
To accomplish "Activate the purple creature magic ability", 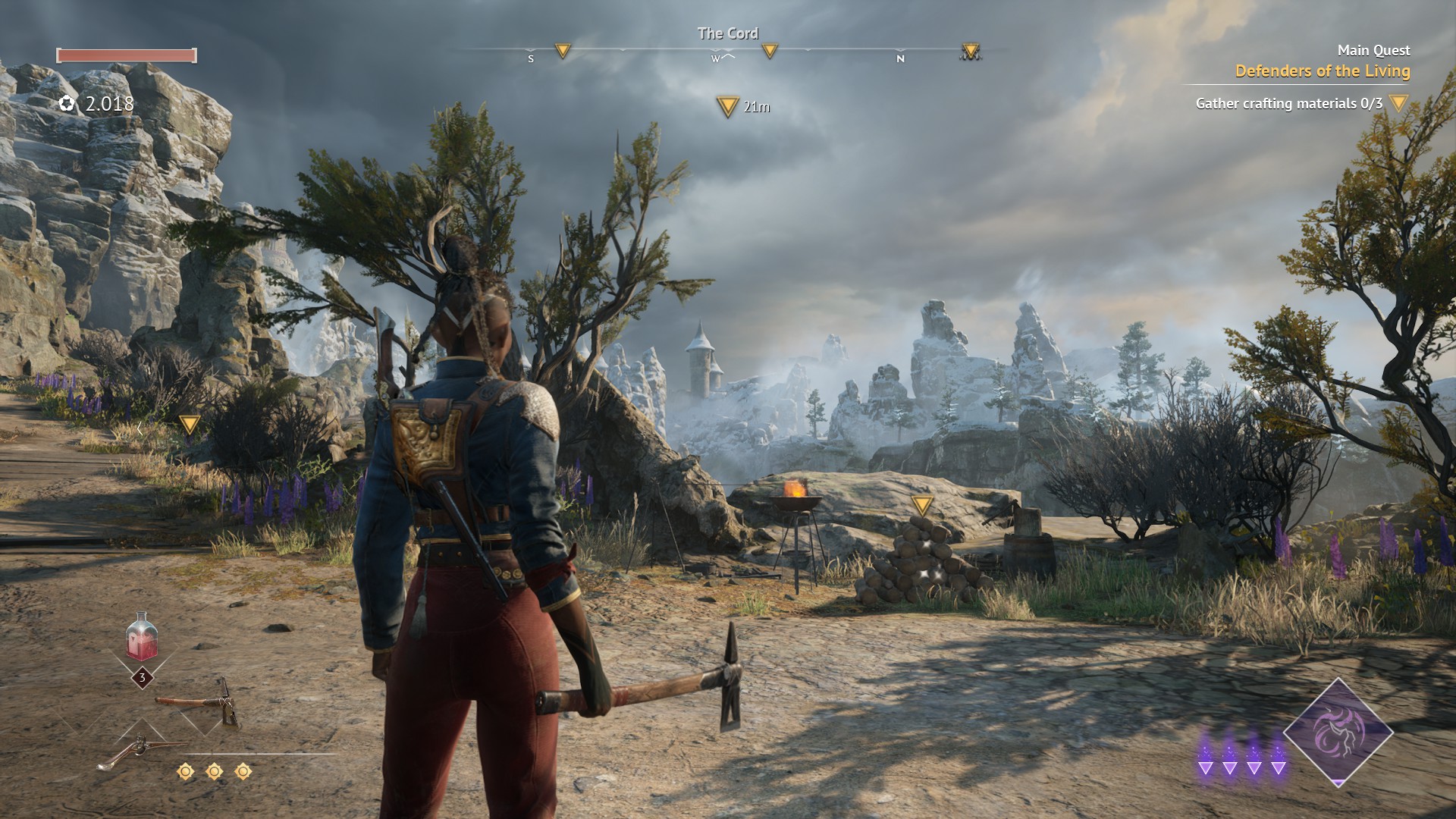I will (1338, 731).
